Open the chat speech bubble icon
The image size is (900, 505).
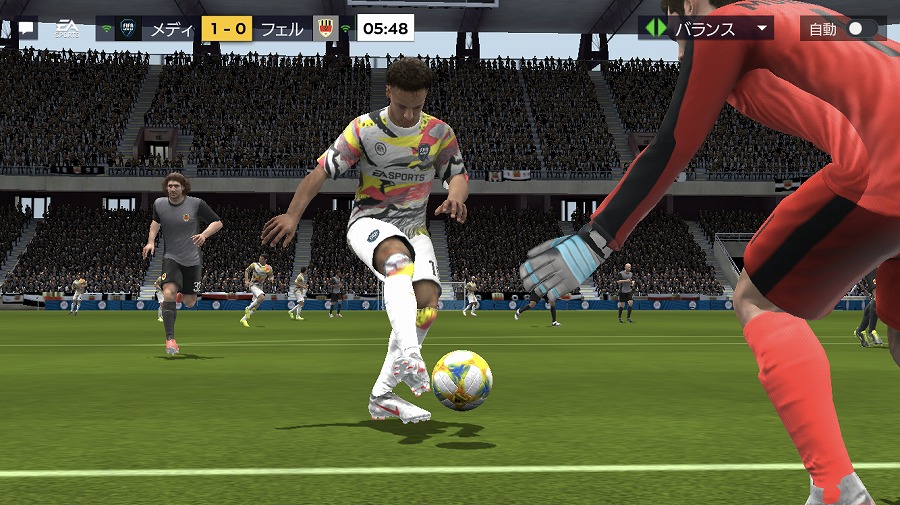point(27,29)
